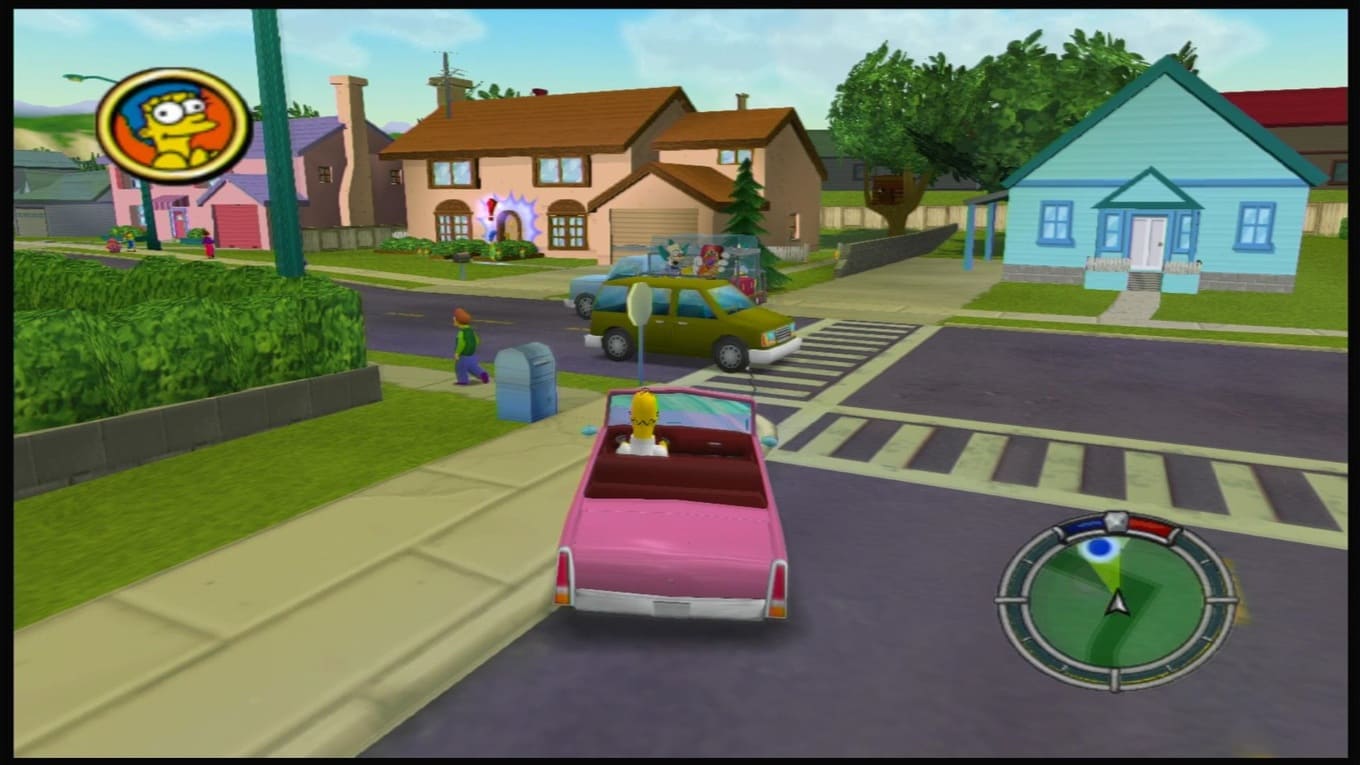Open the circular radar minimap
The width and height of the screenshot is (1360, 765).
[x=1116, y=601]
